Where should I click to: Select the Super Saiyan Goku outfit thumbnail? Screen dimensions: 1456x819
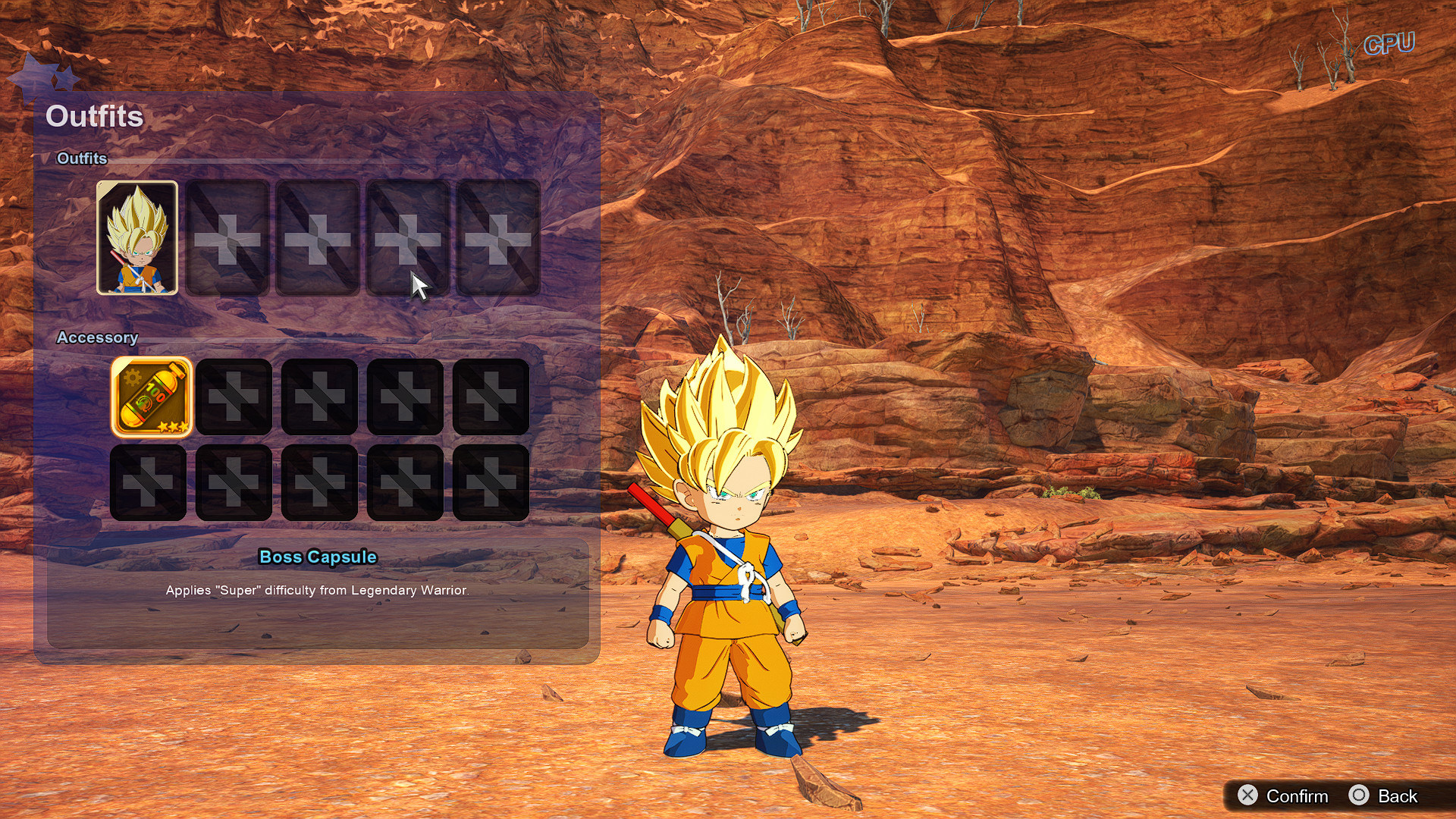pyautogui.click(x=137, y=237)
